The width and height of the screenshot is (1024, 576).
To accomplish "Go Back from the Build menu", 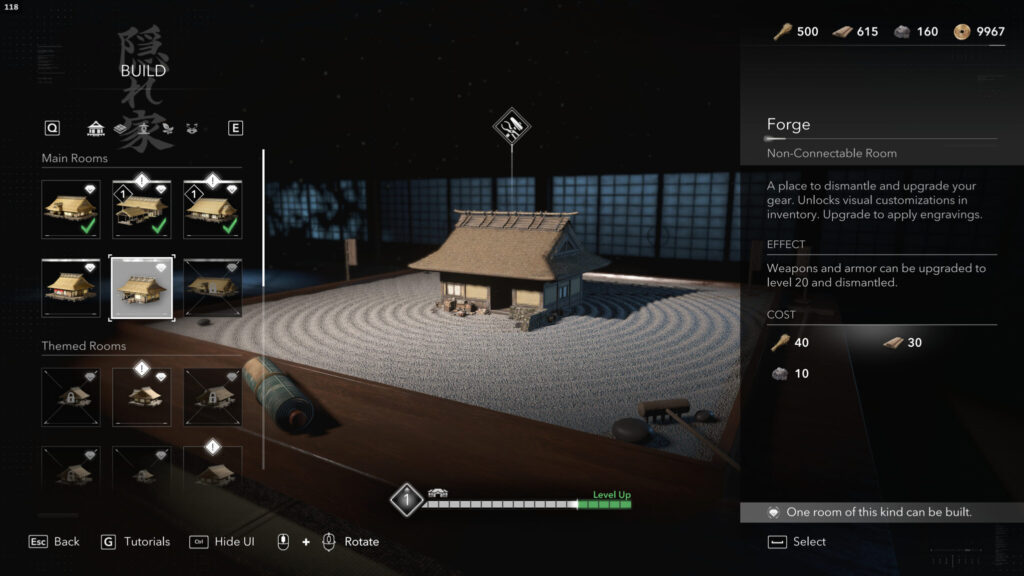I will click(55, 541).
